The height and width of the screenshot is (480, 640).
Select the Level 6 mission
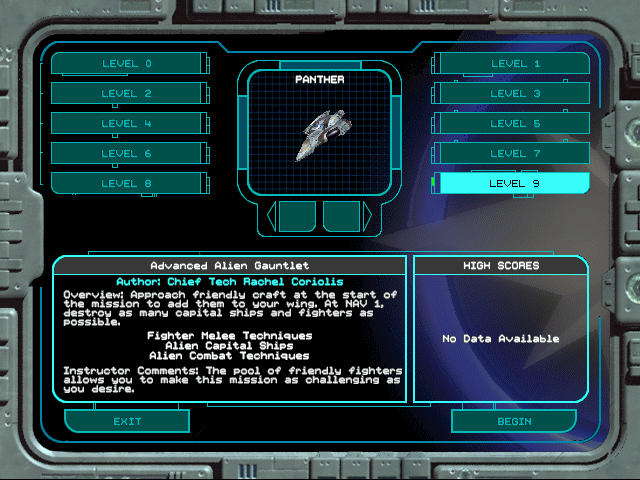tap(126, 154)
